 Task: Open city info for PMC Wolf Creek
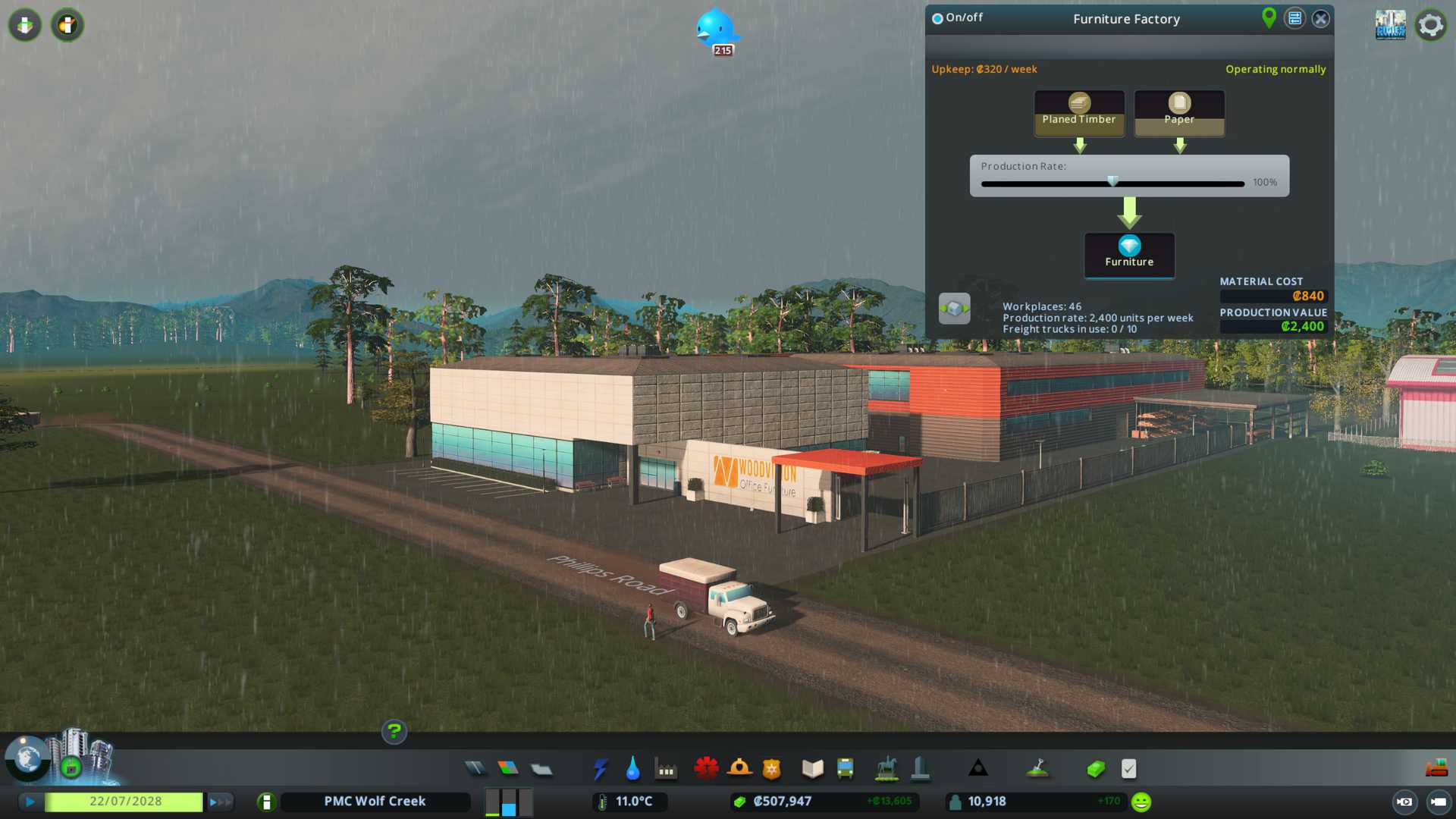coord(375,802)
